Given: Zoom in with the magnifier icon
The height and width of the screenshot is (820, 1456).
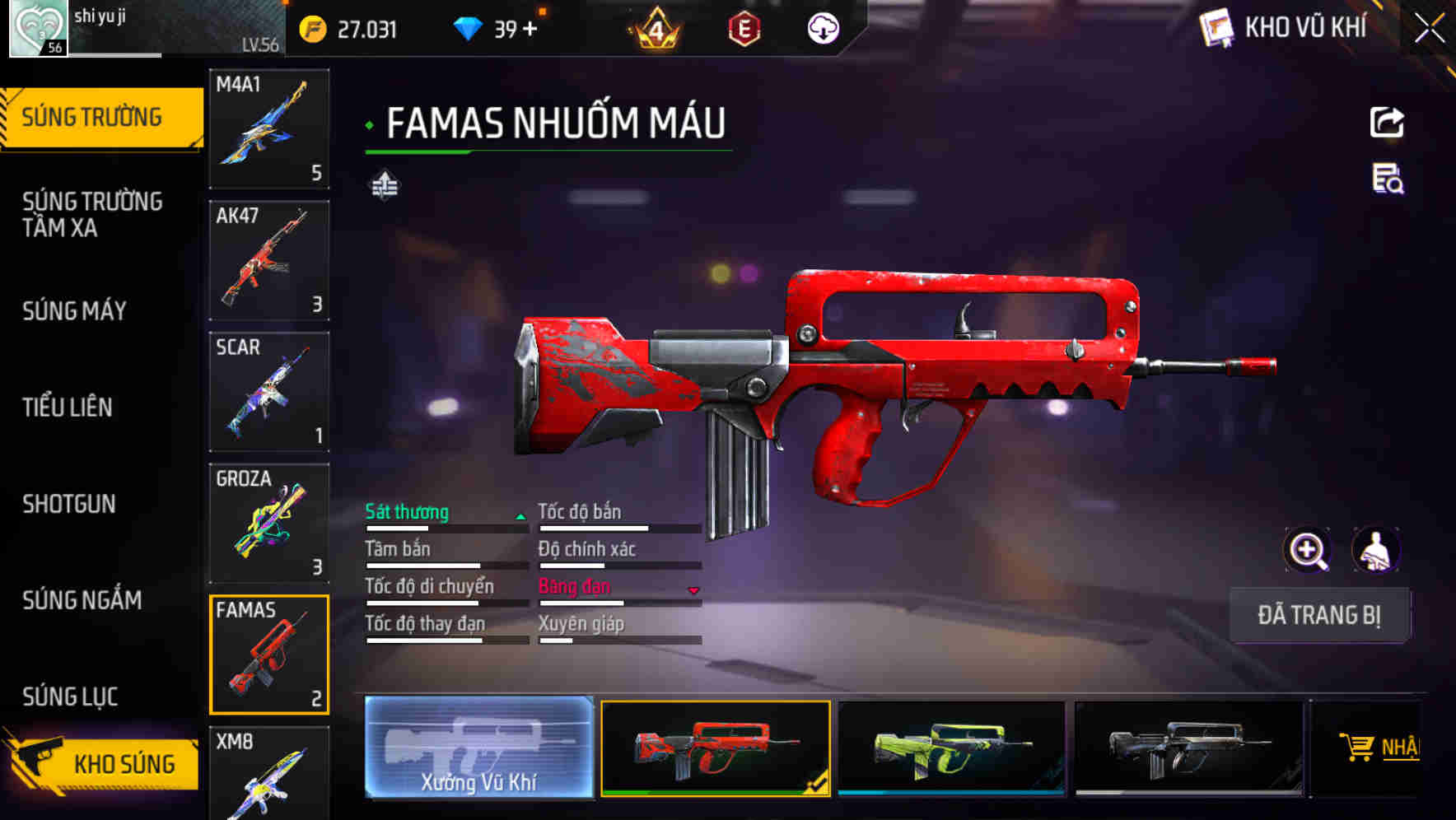Looking at the screenshot, I should click(x=1307, y=550).
